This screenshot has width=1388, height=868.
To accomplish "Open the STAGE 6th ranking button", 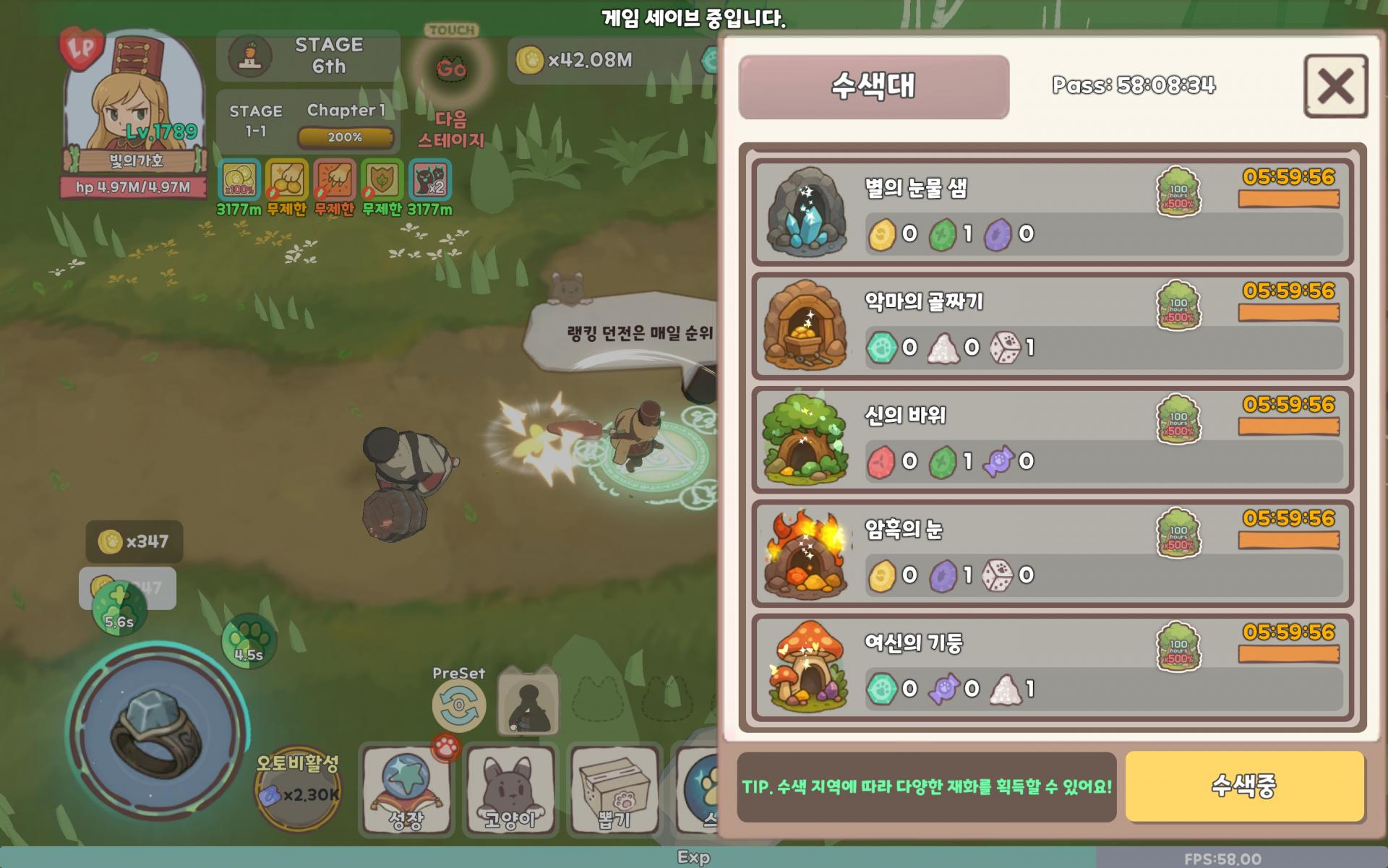I will point(309,56).
